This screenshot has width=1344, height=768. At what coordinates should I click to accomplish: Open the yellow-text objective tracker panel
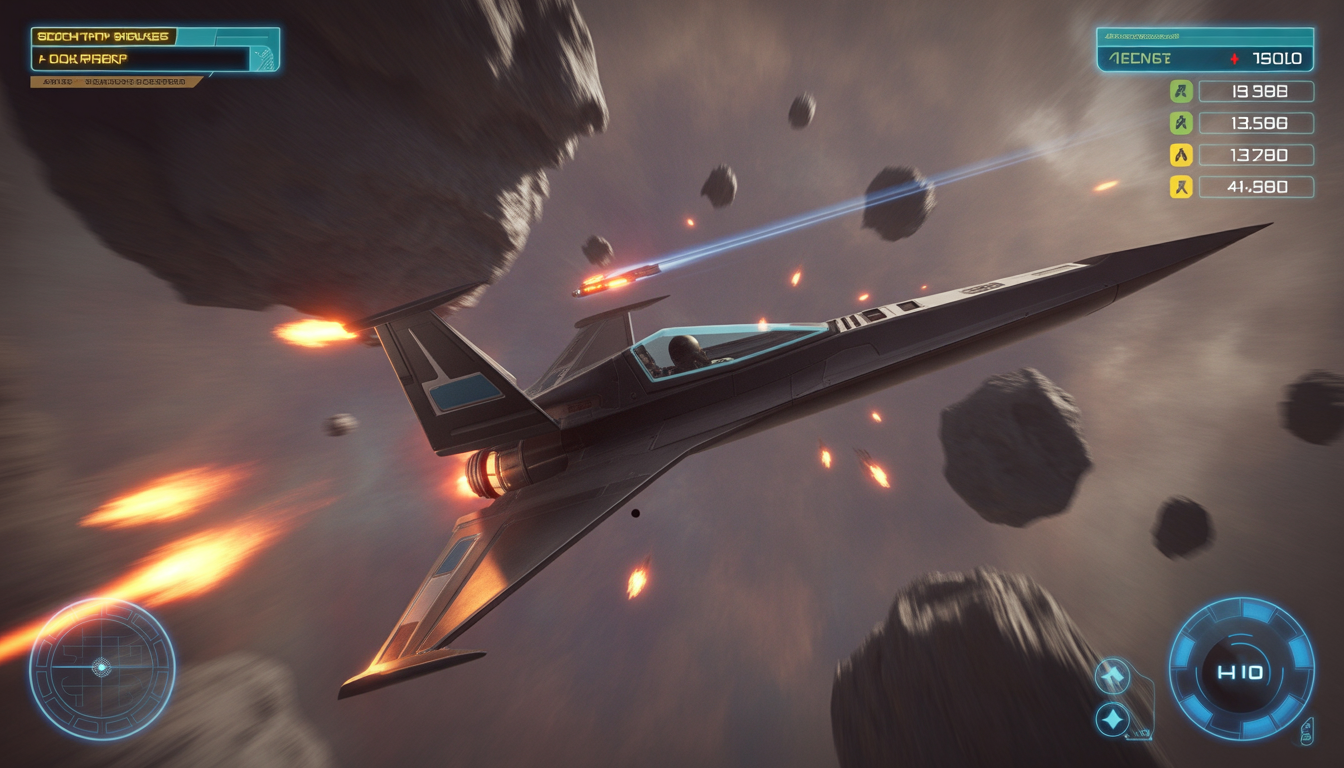pos(155,49)
